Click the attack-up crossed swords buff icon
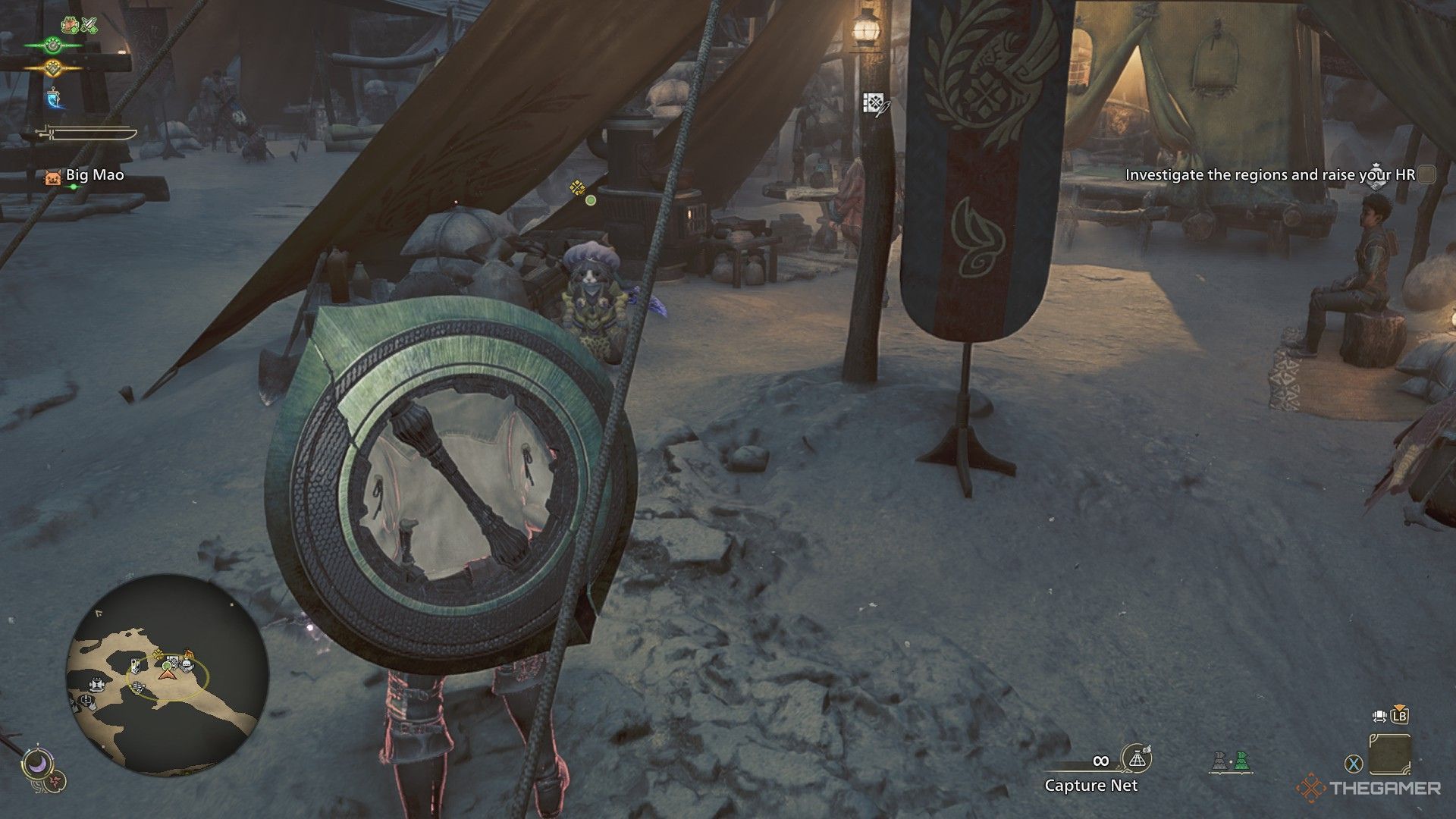The height and width of the screenshot is (819, 1456). point(89,25)
